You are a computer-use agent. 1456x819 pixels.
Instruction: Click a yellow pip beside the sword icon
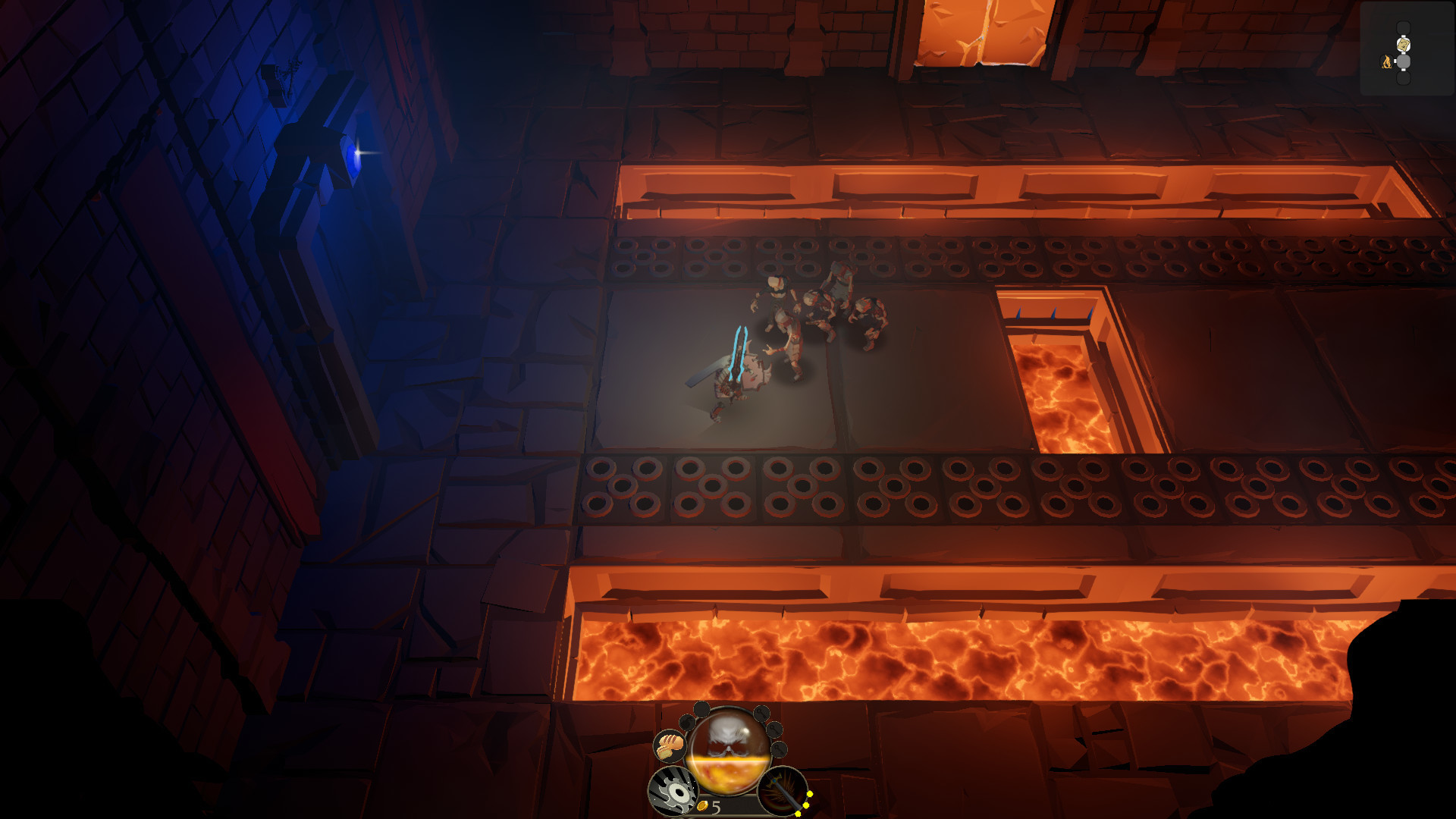pyautogui.click(x=809, y=793)
